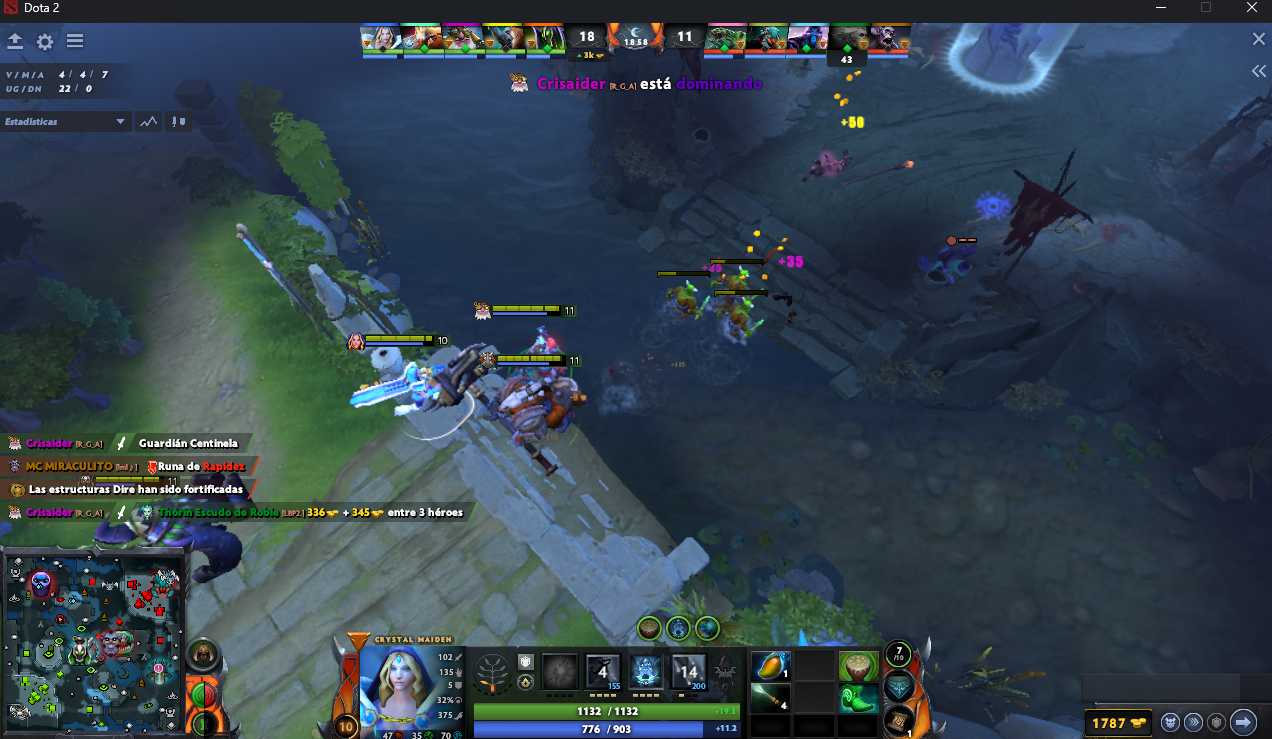Collapse the side panel double chevron

click(1259, 71)
